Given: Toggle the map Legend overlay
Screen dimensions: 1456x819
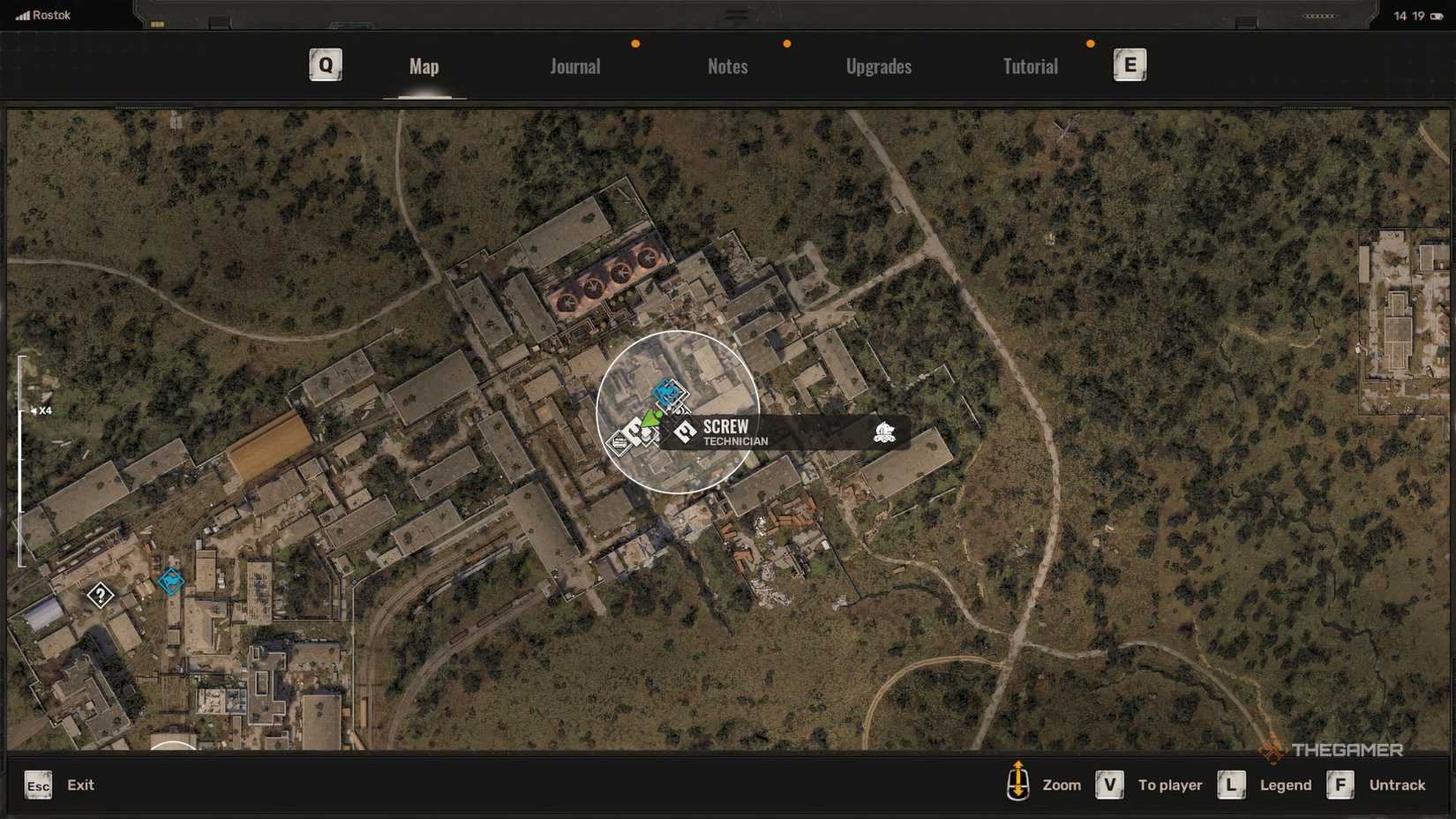Looking at the screenshot, I should pos(1284,785).
